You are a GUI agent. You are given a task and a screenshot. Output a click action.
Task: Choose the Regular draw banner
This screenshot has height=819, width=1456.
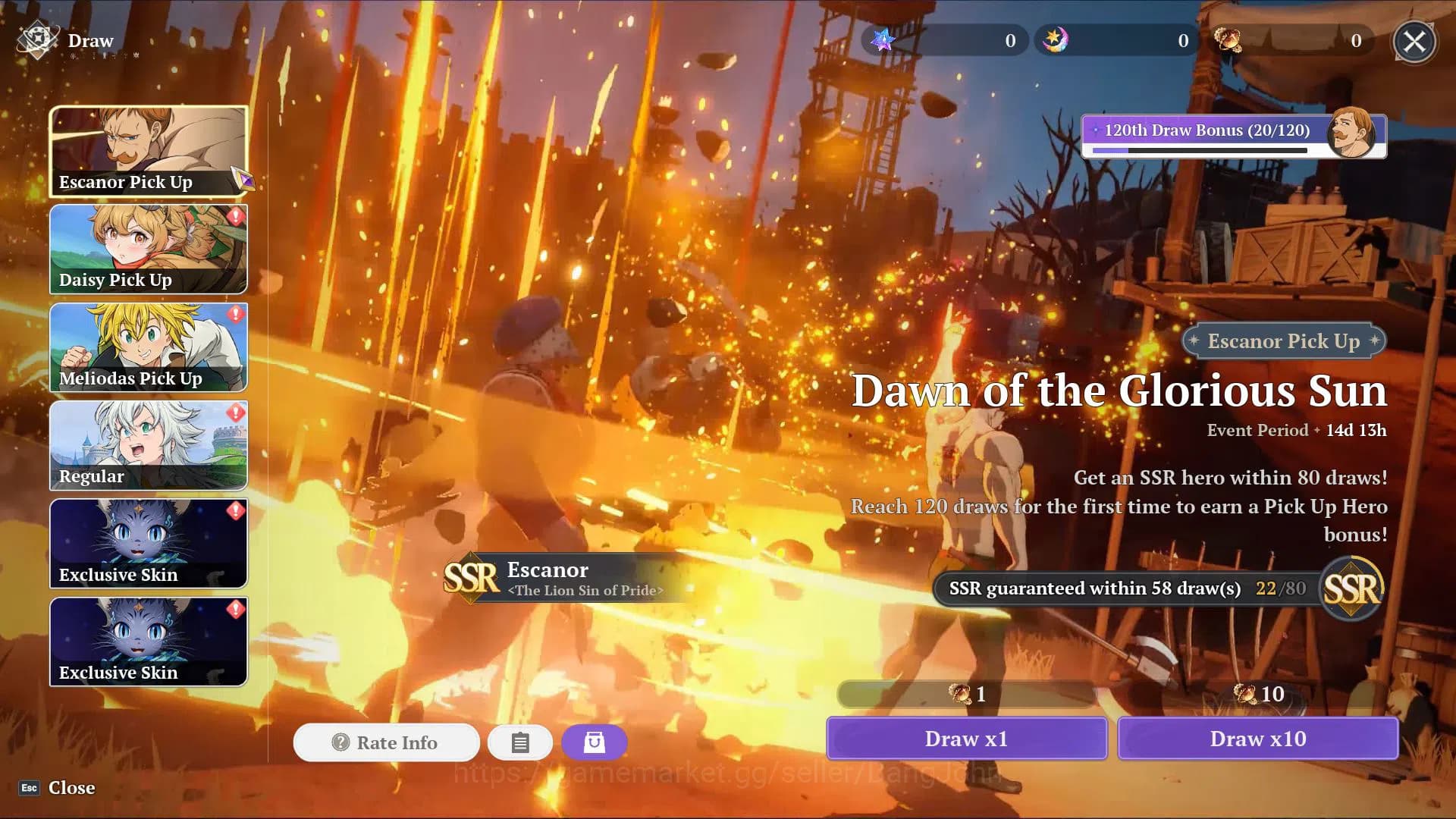[x=149, y=446]
